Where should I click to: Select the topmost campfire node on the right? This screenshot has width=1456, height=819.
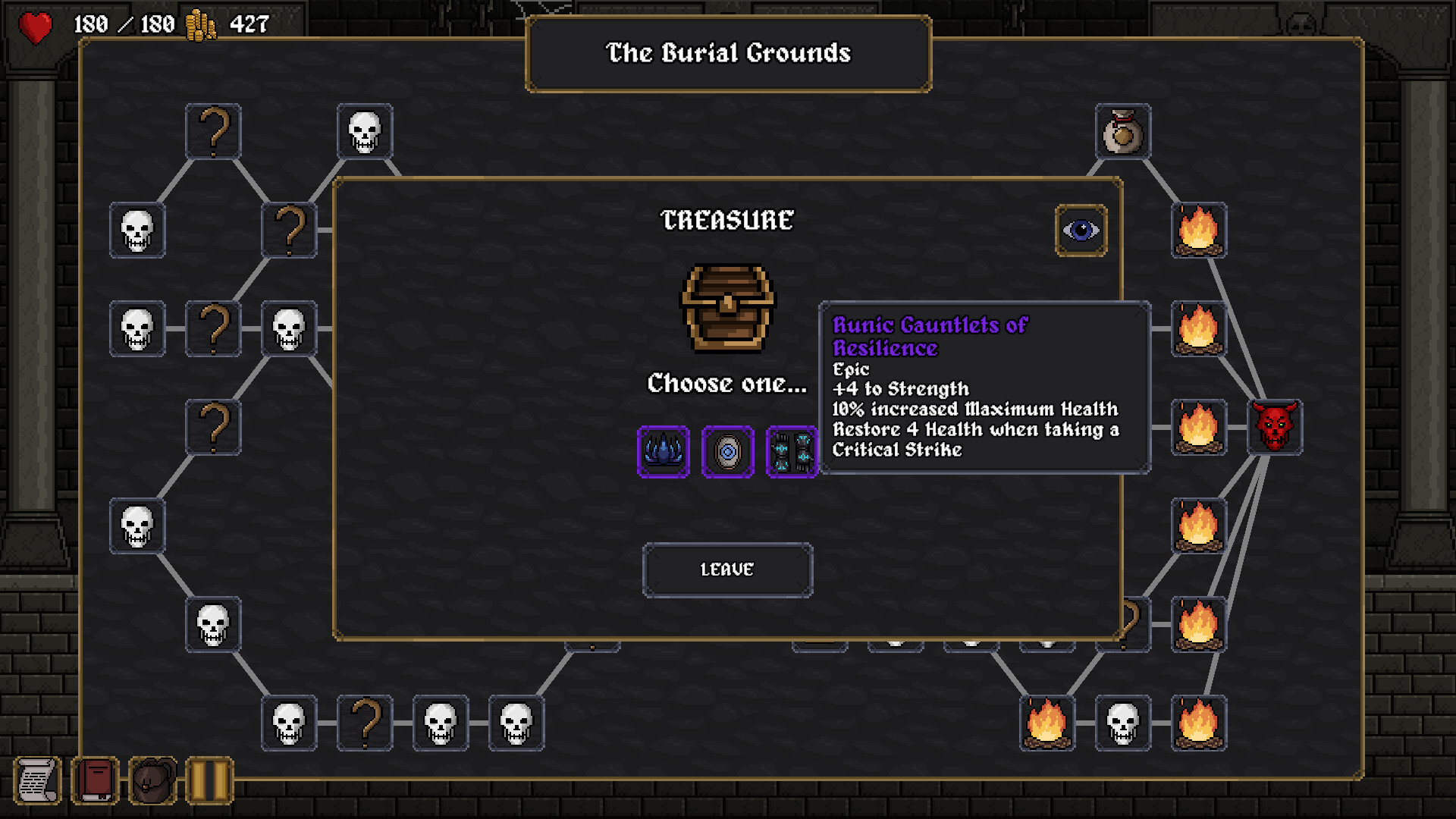click(x=1198, y=230)
